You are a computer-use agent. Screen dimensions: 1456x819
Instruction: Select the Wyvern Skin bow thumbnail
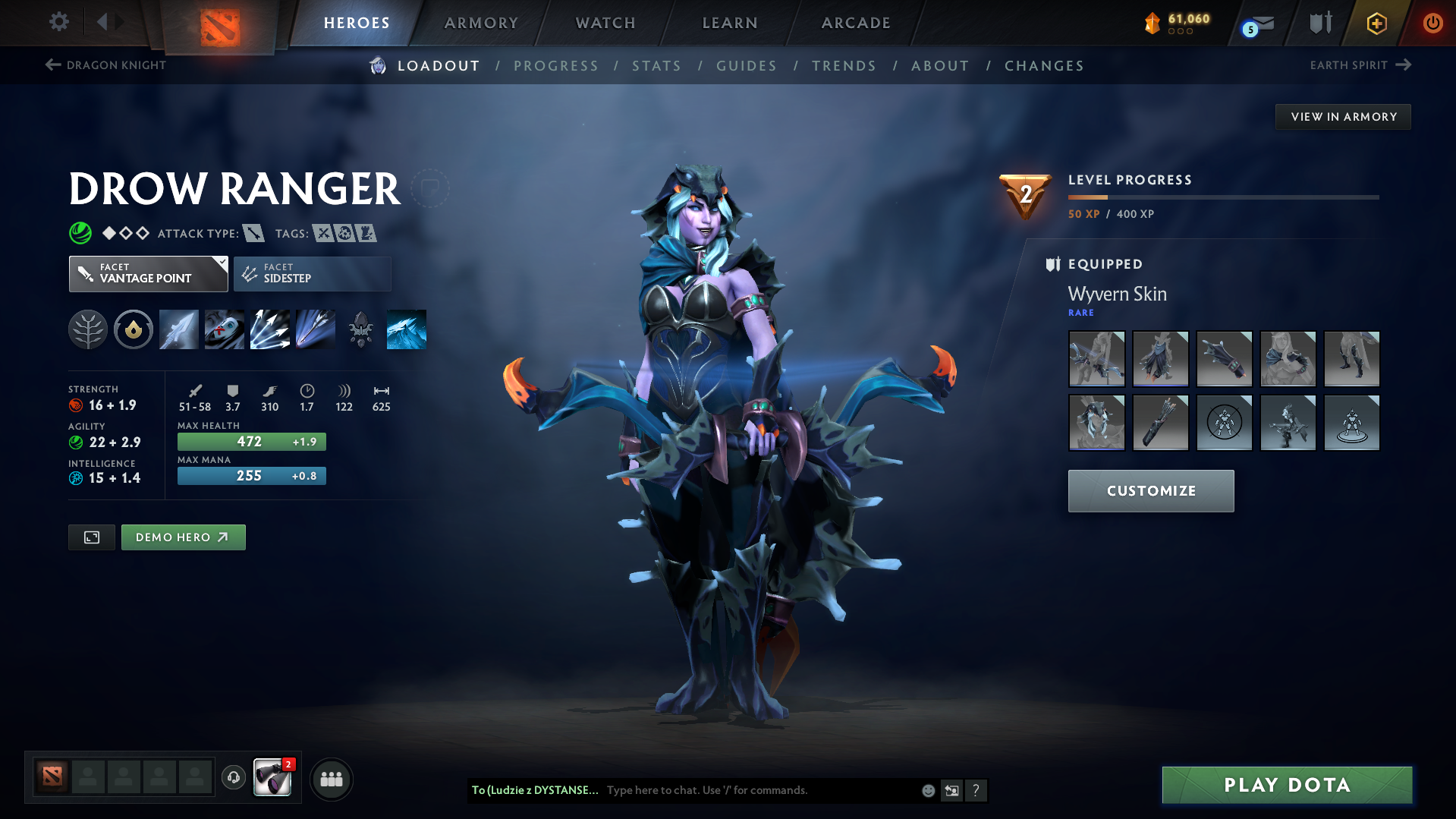pyautogui.click(x=1096, y=359)
